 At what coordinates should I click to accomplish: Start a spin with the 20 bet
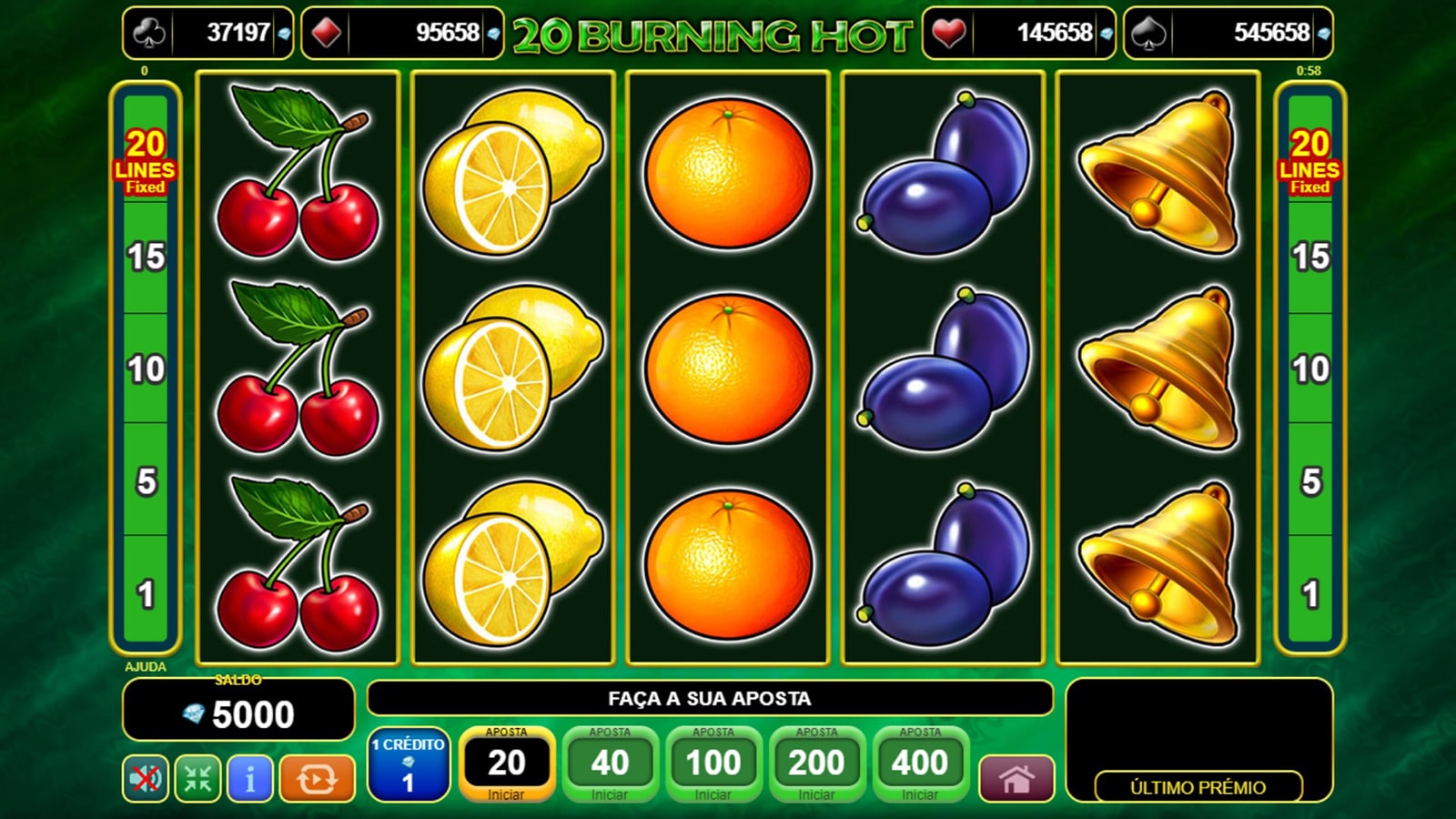tap(506, 764)
